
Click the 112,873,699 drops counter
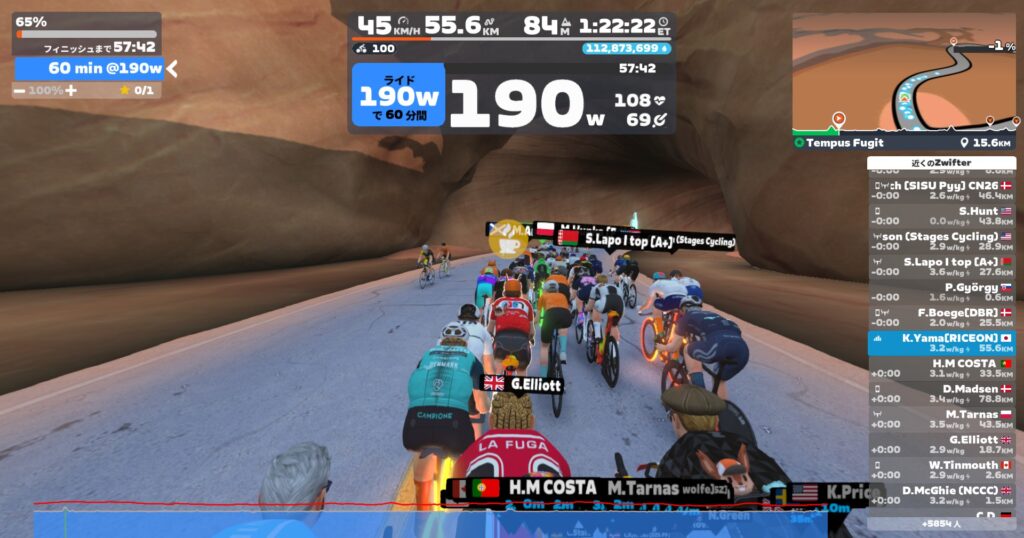[626, 47]
